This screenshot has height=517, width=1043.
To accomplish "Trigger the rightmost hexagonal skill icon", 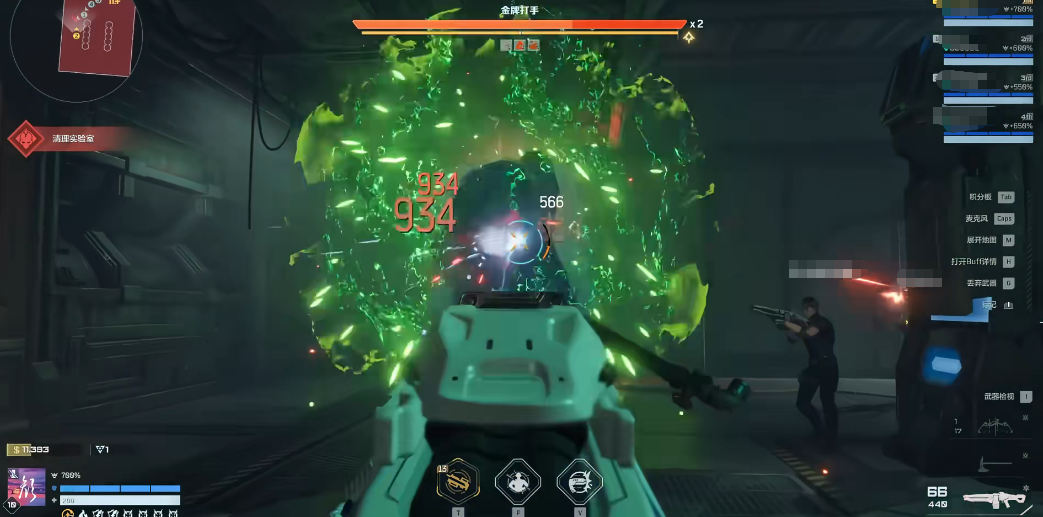I will (579, 482).
